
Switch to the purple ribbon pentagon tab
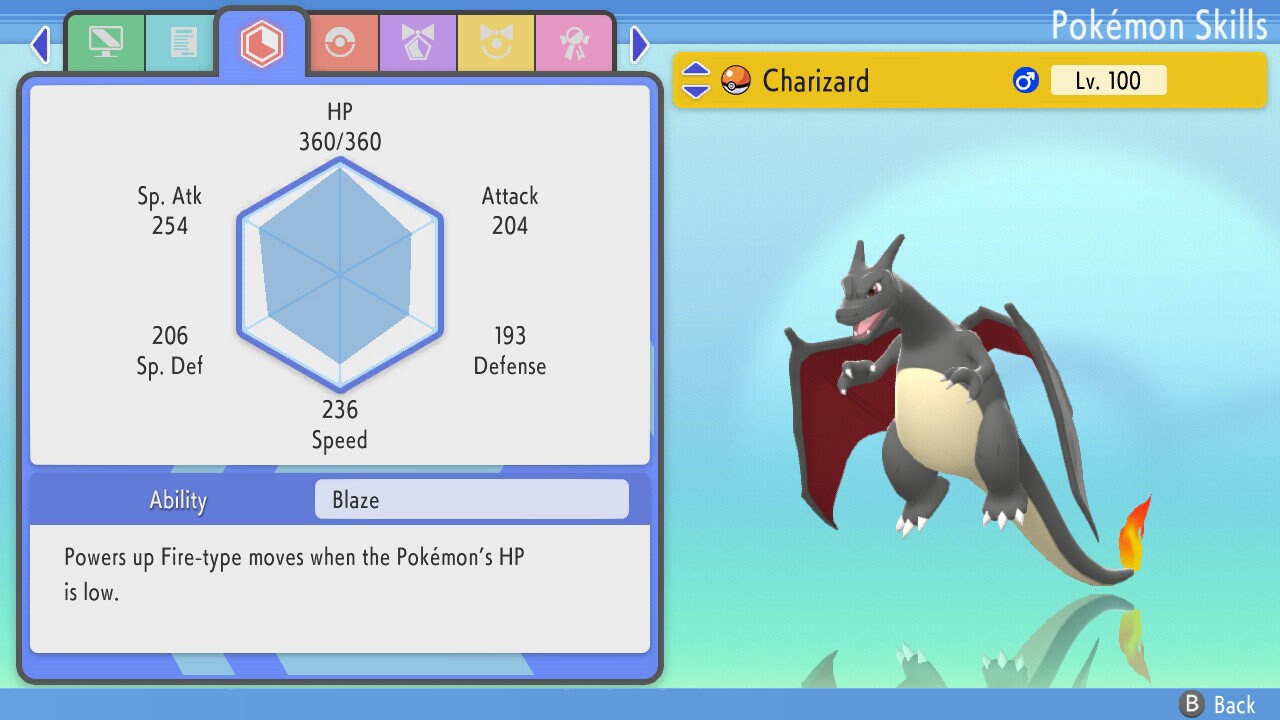[x=418, y=44]
